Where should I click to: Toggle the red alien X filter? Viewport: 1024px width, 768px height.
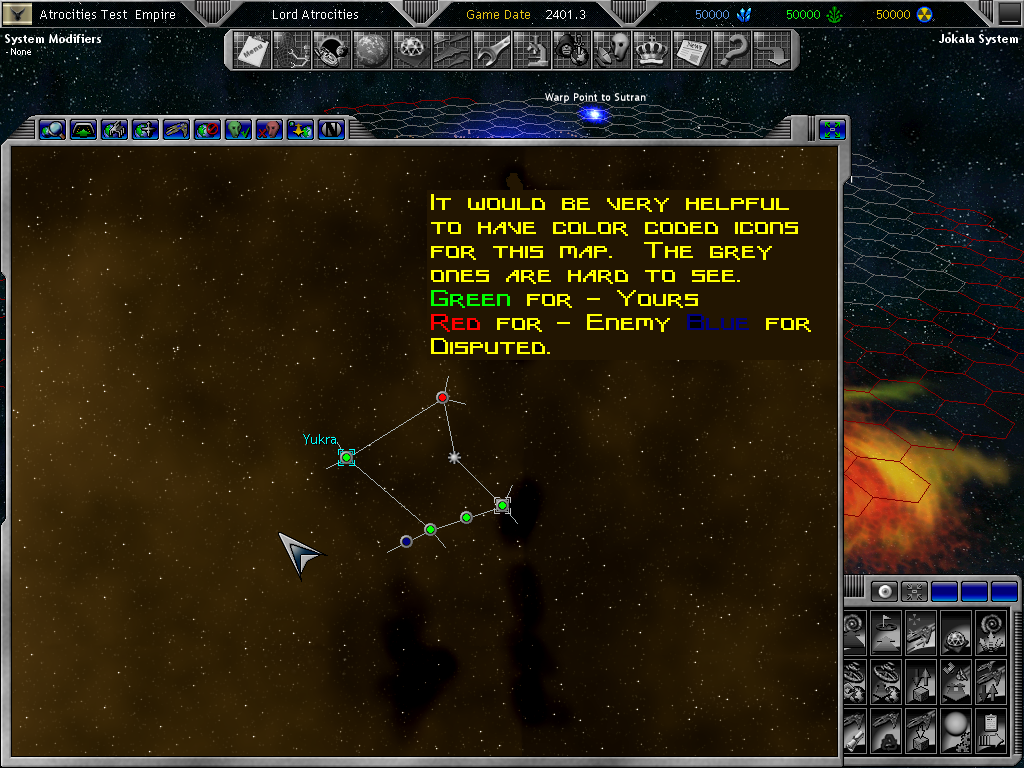point(269,129)
